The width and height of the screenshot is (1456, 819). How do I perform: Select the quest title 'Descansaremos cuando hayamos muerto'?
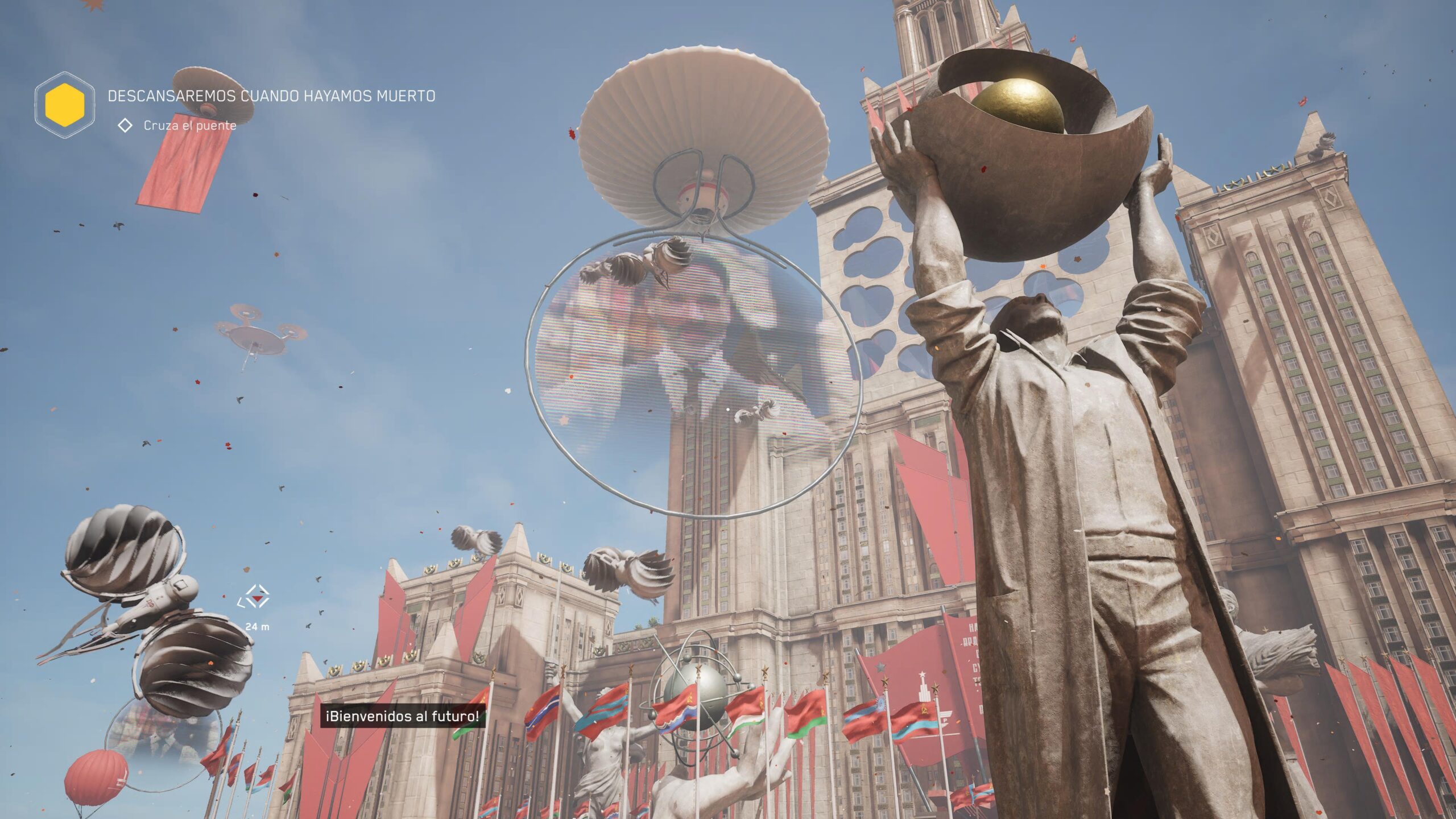[271, 96]
